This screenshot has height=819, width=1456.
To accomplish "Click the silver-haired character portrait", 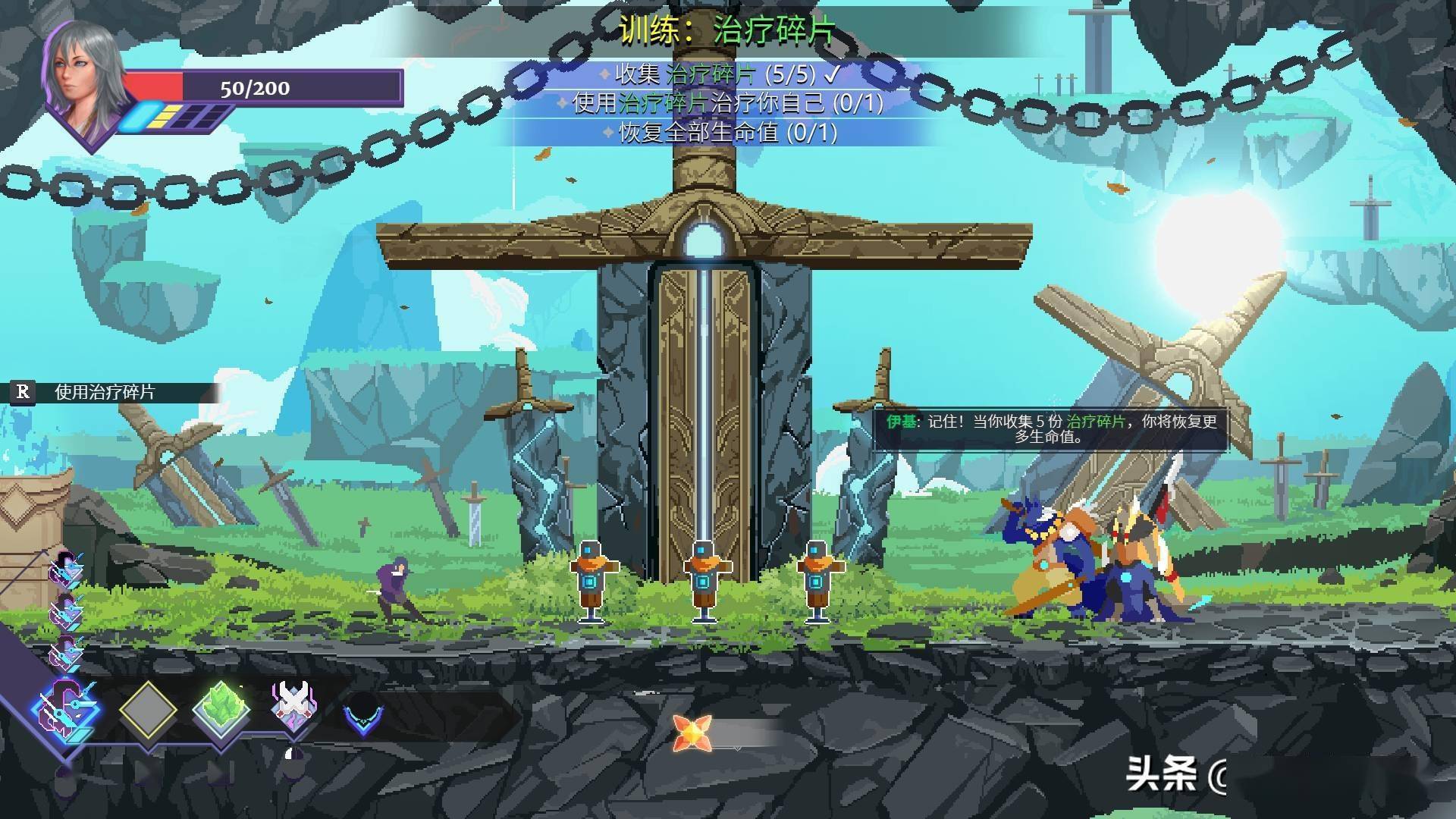I will click(x=87, y=80).
